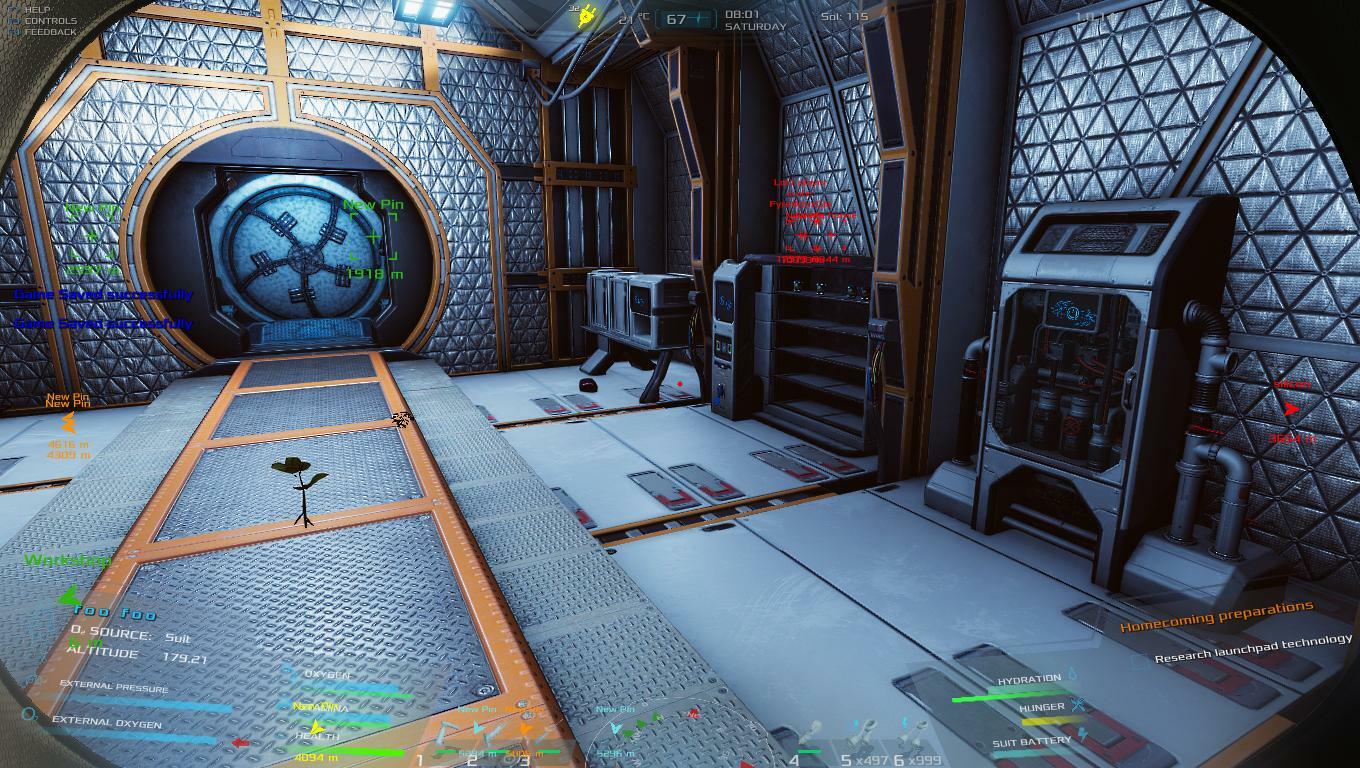
Task: Show the CONTROLS reference
Action: click(x=50, y=20)
